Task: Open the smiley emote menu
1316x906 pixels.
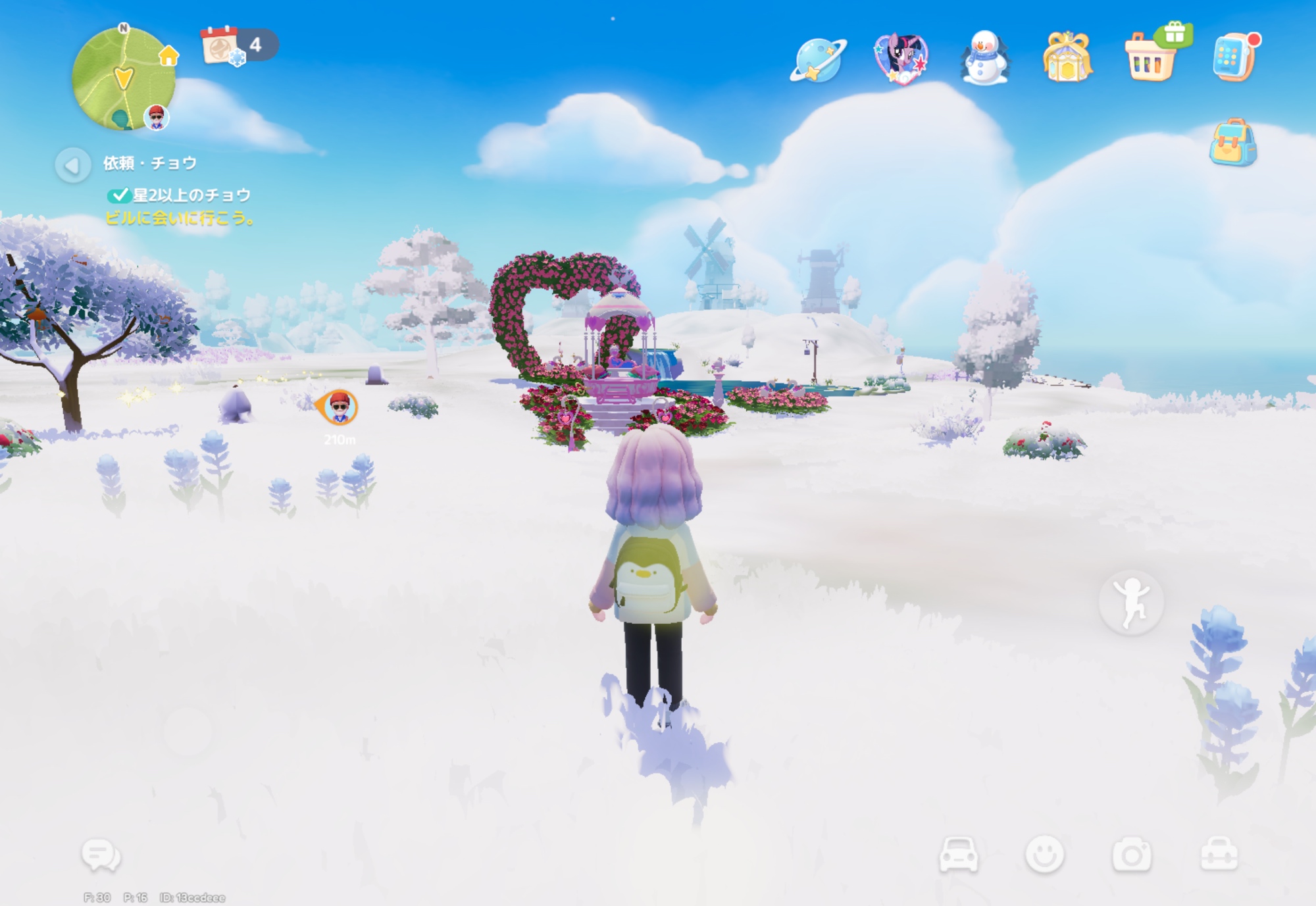Action: tap(1044, 855)
